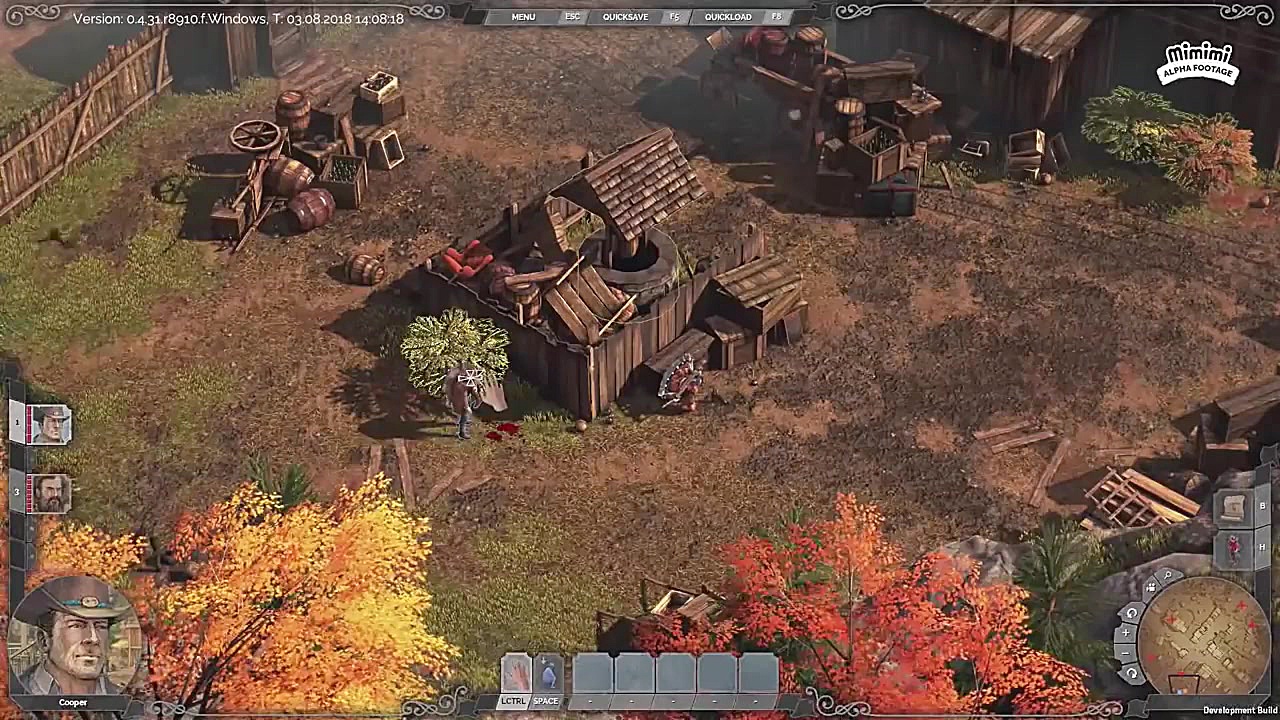
Task: Open the MENU from the top bar
Action: [522, 16]
